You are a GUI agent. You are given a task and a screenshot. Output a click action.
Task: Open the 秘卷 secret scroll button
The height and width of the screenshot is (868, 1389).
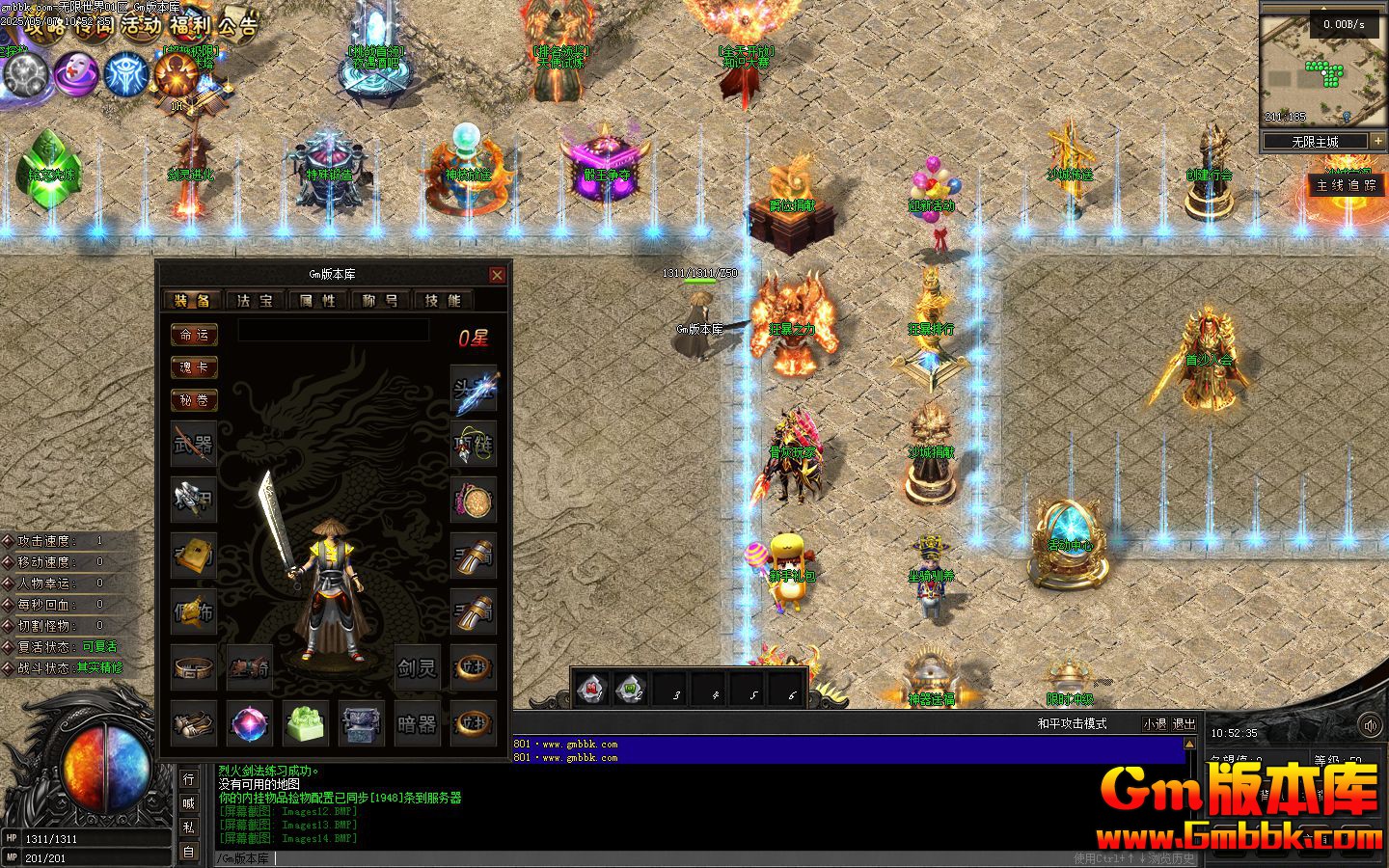click(x=194, y=400)
